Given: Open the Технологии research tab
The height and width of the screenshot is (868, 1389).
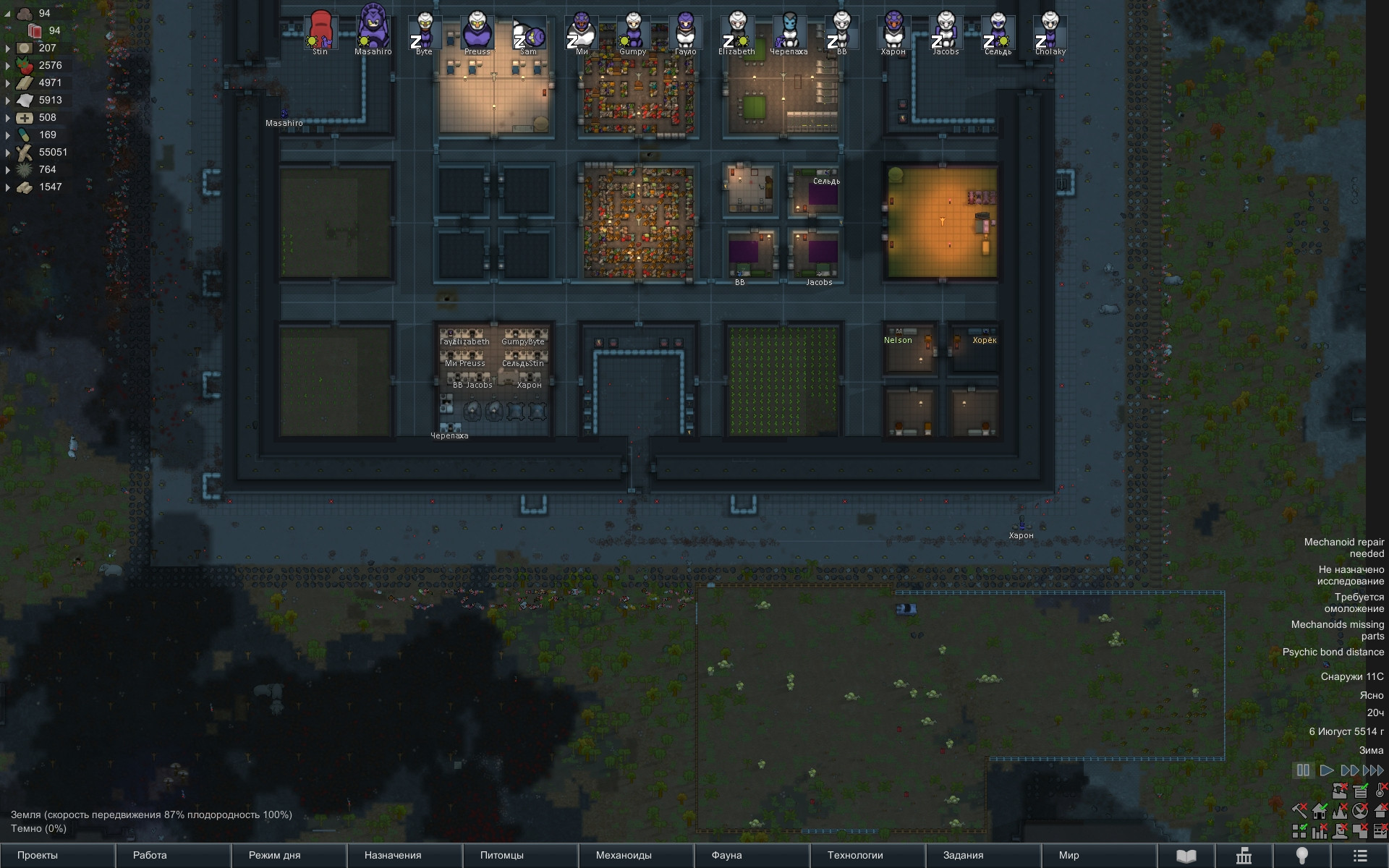Looking at the screenshot, I should point(855,855).
